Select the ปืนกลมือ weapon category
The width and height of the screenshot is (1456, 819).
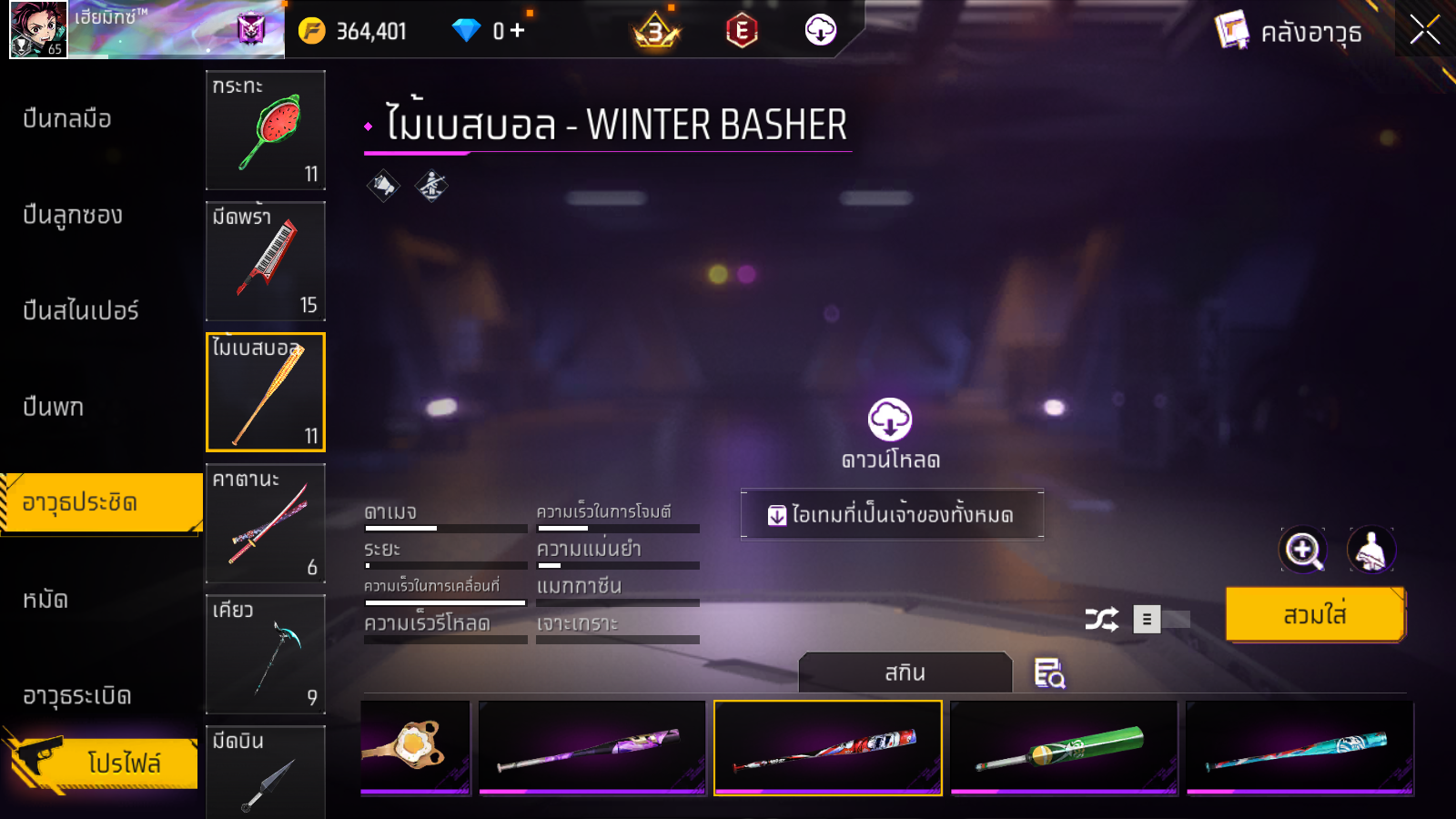(67, 118)
